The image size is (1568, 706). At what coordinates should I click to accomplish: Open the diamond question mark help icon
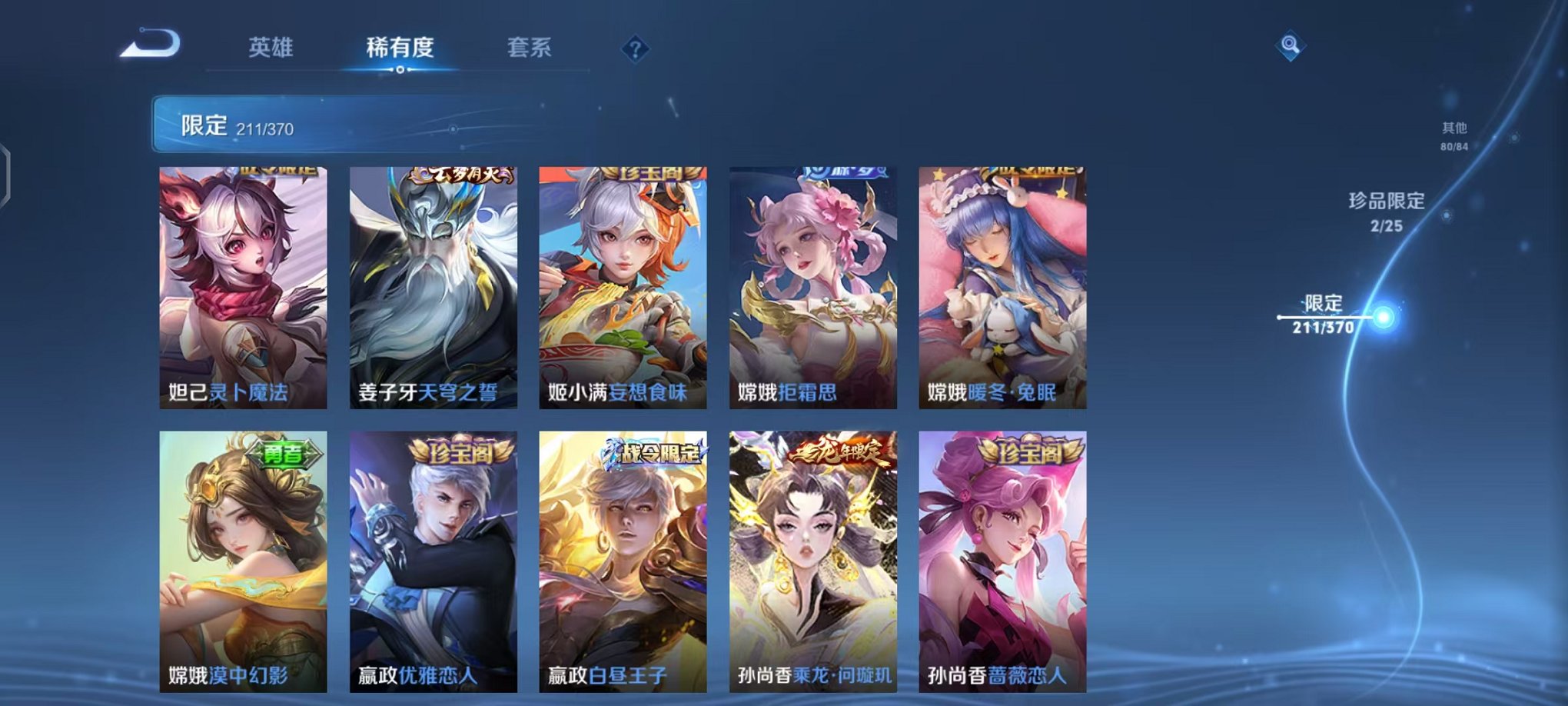tap(635, 49)
